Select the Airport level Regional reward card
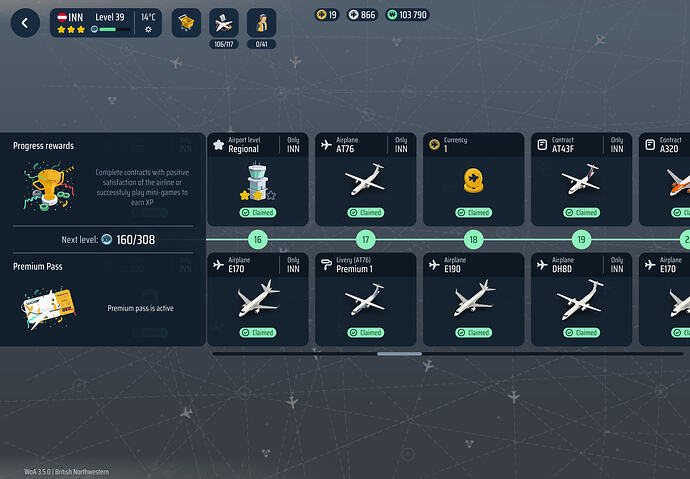 (257, 179)
